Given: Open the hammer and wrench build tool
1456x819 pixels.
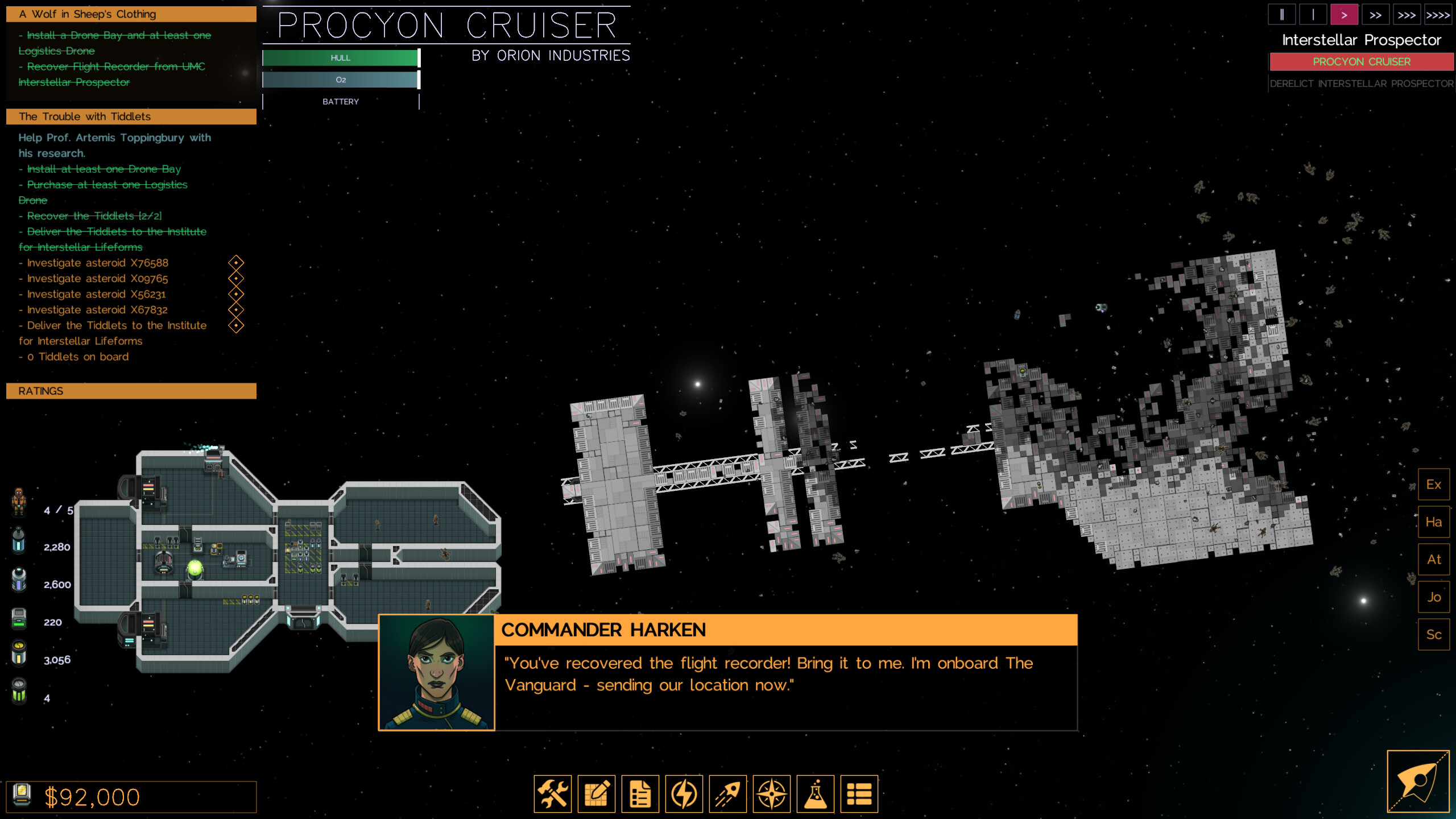Looking at the screenshot, I should tap(552, 794).
